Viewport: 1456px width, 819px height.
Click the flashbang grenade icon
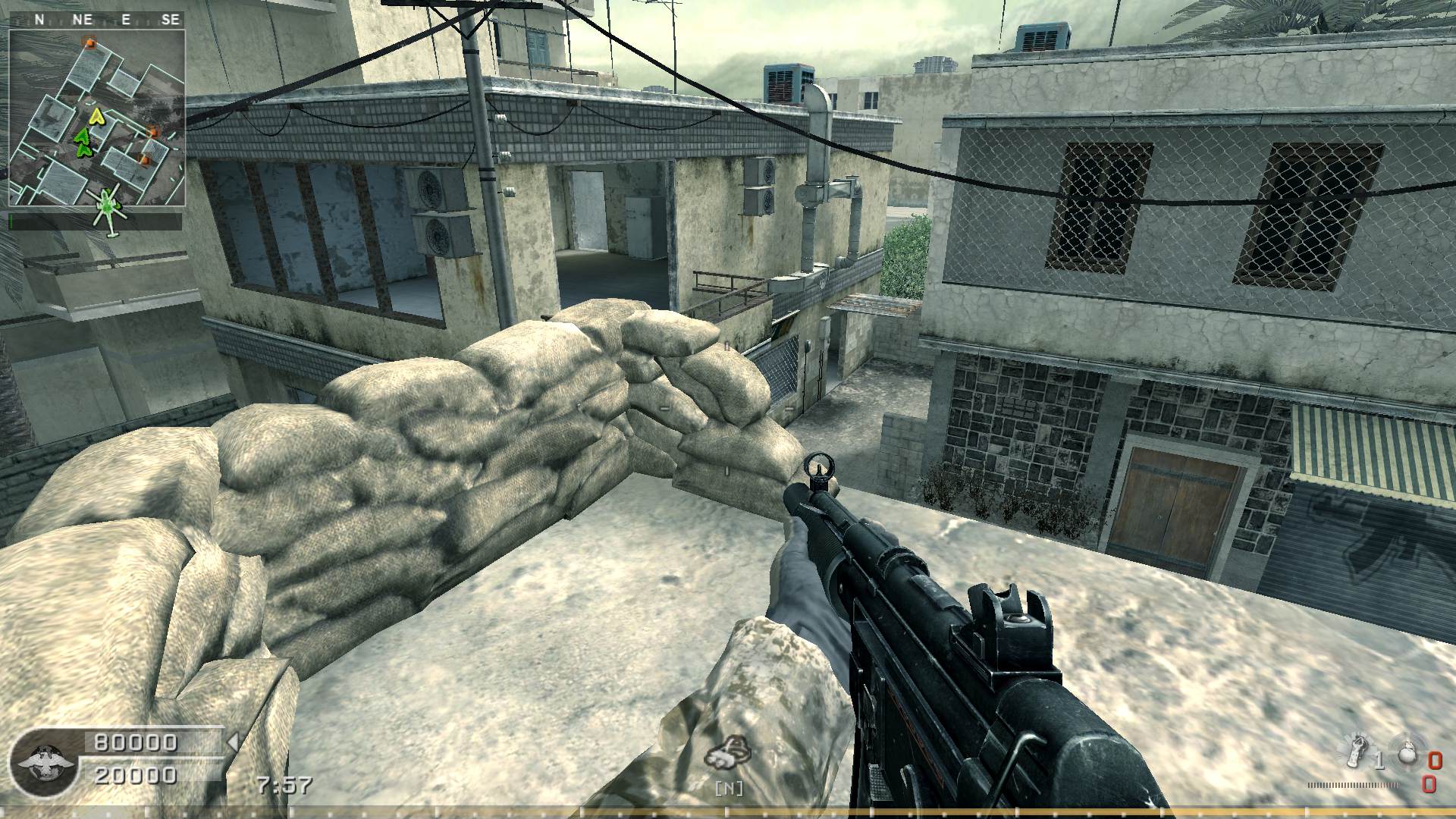click(x=1357, y=752)
